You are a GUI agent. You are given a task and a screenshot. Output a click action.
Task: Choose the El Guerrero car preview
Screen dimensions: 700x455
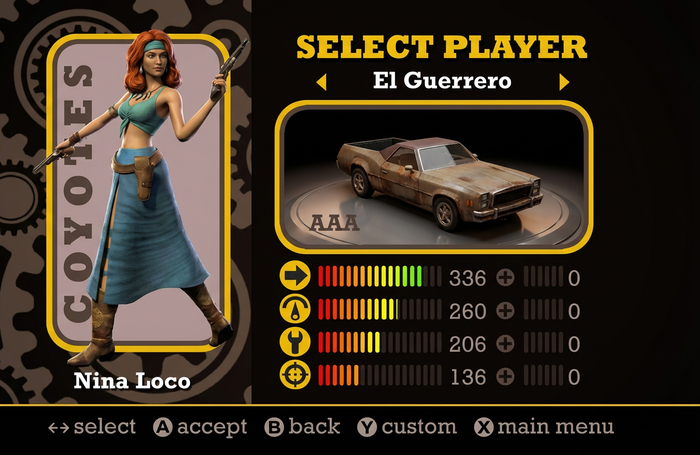coord(433,178)
